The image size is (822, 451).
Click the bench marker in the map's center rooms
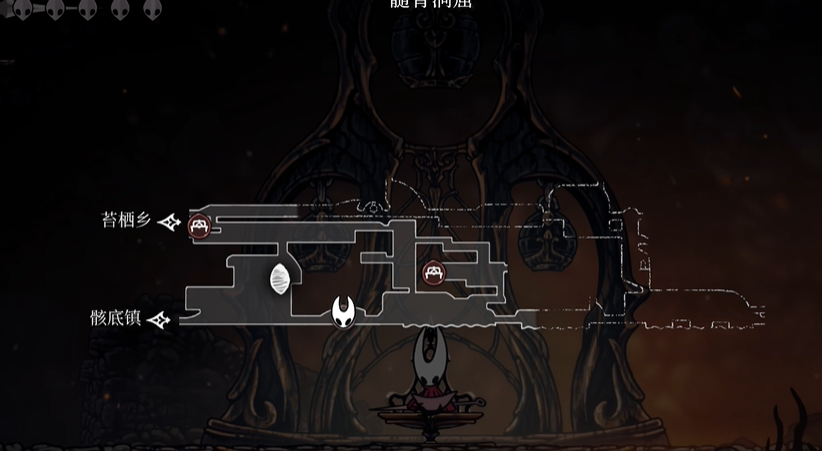click(x=433, y=271)
